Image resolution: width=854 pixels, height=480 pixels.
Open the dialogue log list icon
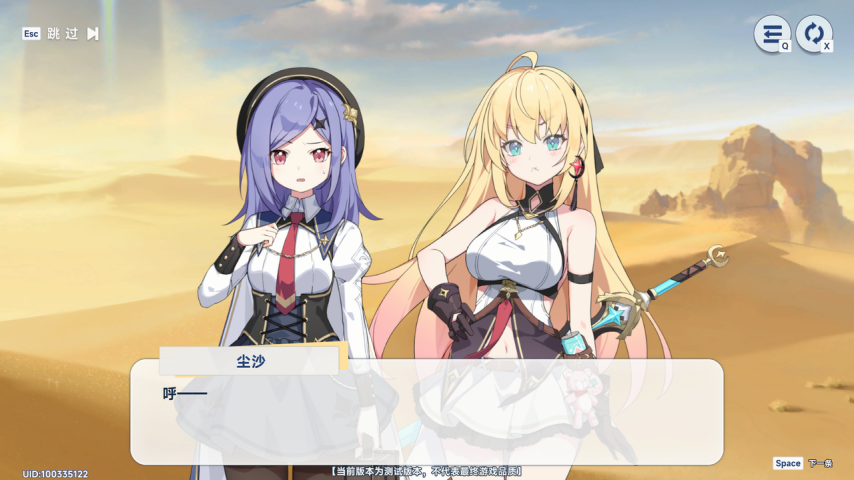coord(771,34)
